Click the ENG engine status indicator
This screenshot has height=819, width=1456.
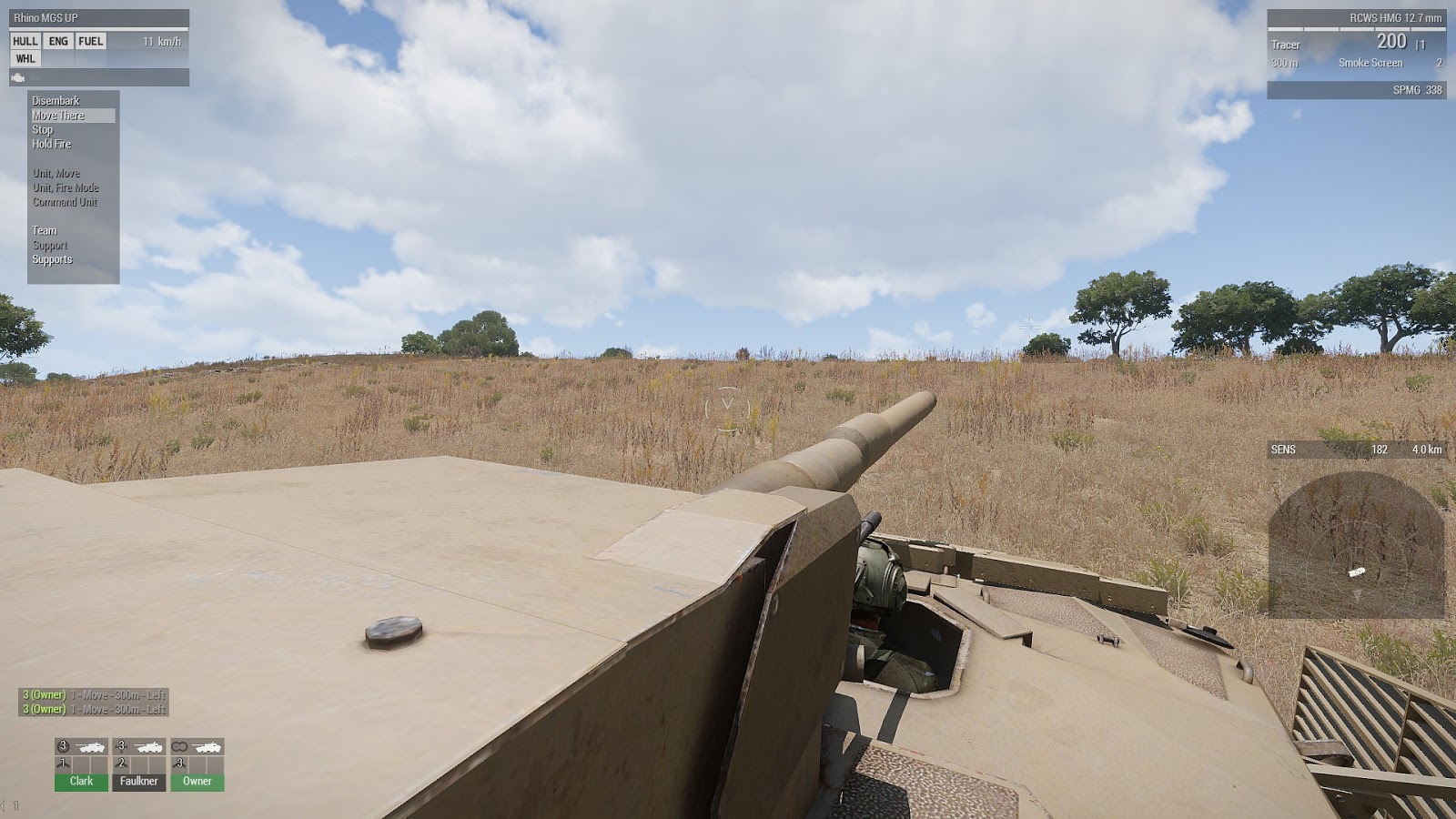[58, 41]
